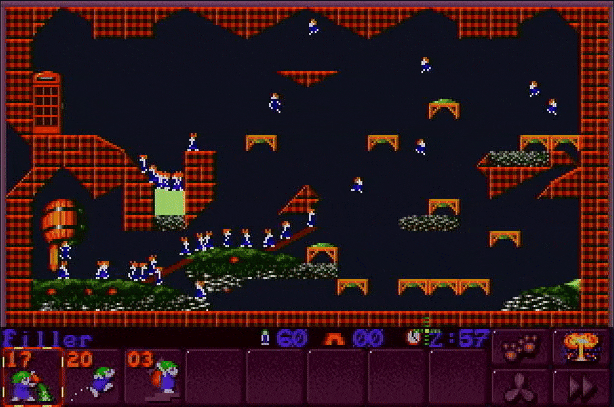Nuke all lemmings with the mushroom cloud button

point(581,348)
